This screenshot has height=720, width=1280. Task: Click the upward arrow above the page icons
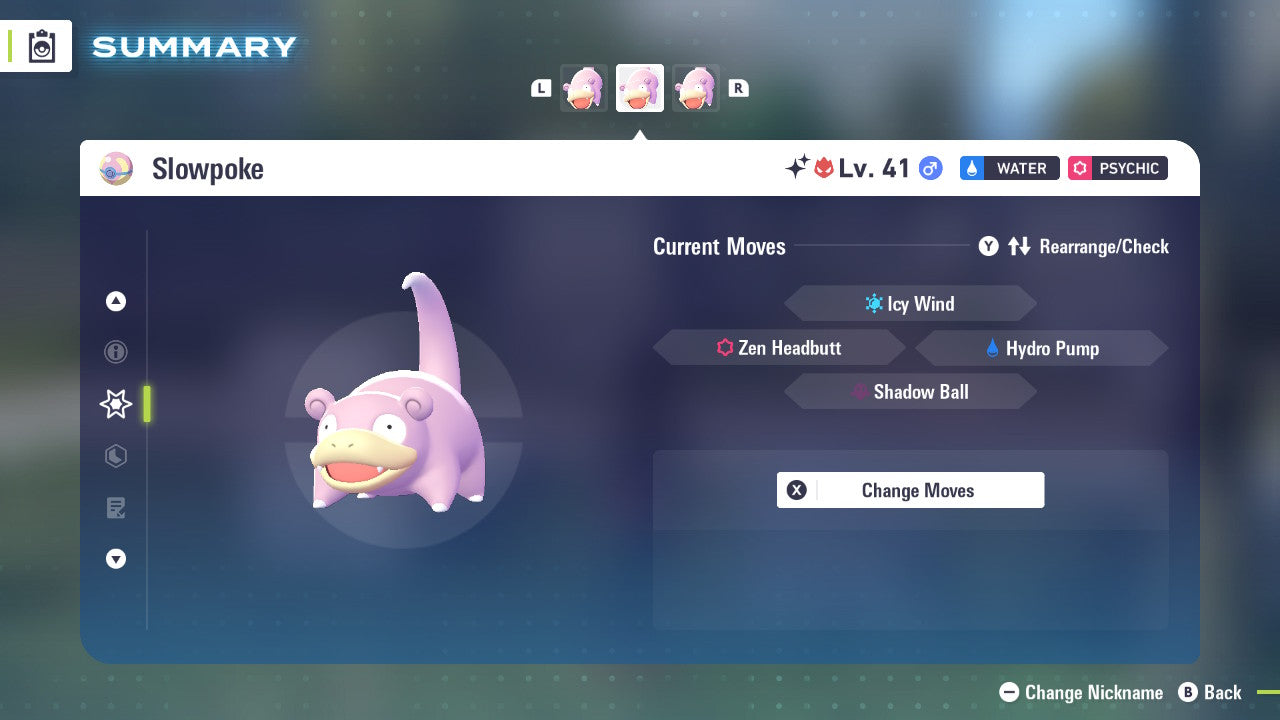click(x=115, y=301)
